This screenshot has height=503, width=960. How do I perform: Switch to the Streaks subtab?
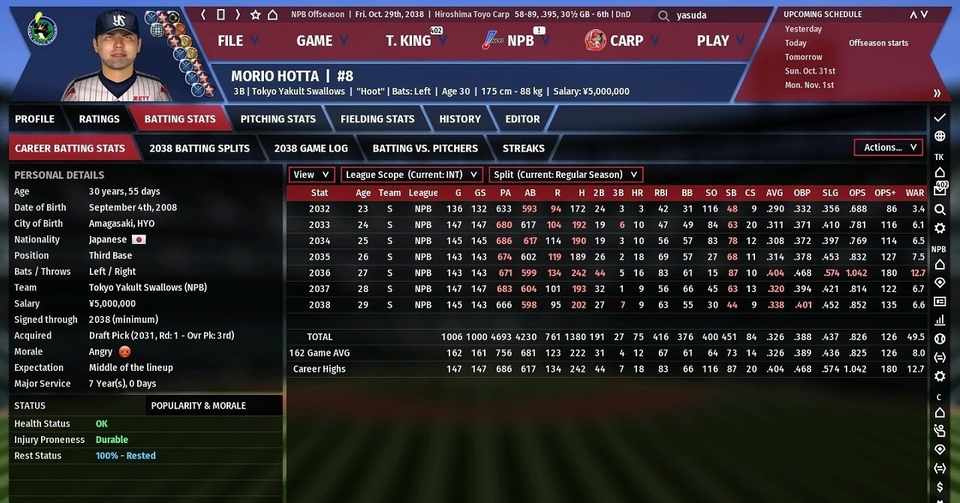523,148
